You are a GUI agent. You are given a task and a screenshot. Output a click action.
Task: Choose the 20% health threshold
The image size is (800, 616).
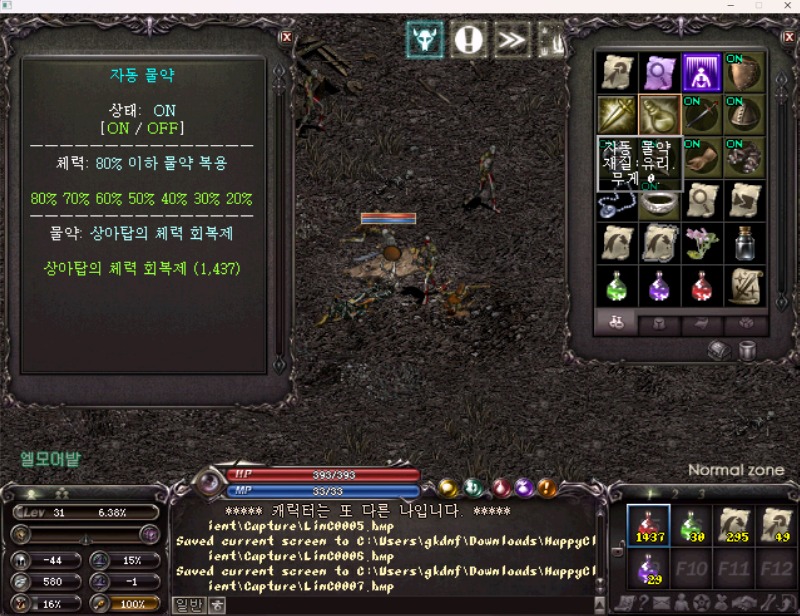(239, 199)
